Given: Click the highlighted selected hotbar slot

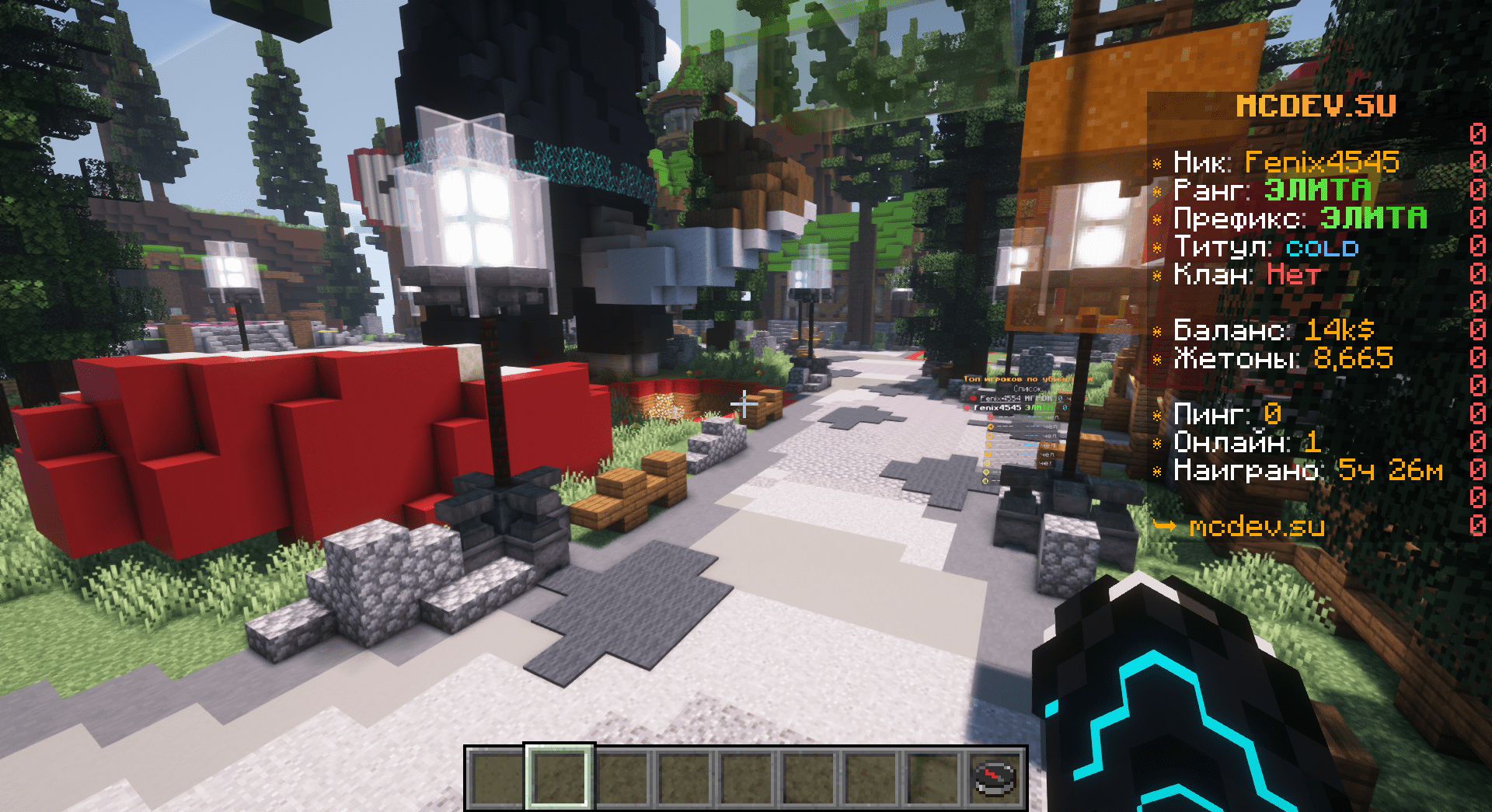Looking at the screenshot, I should click(559, 778).
